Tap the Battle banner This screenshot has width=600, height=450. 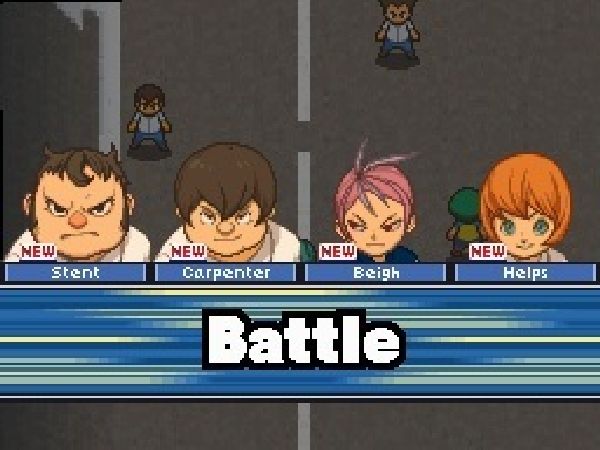(x=300, y=340)
